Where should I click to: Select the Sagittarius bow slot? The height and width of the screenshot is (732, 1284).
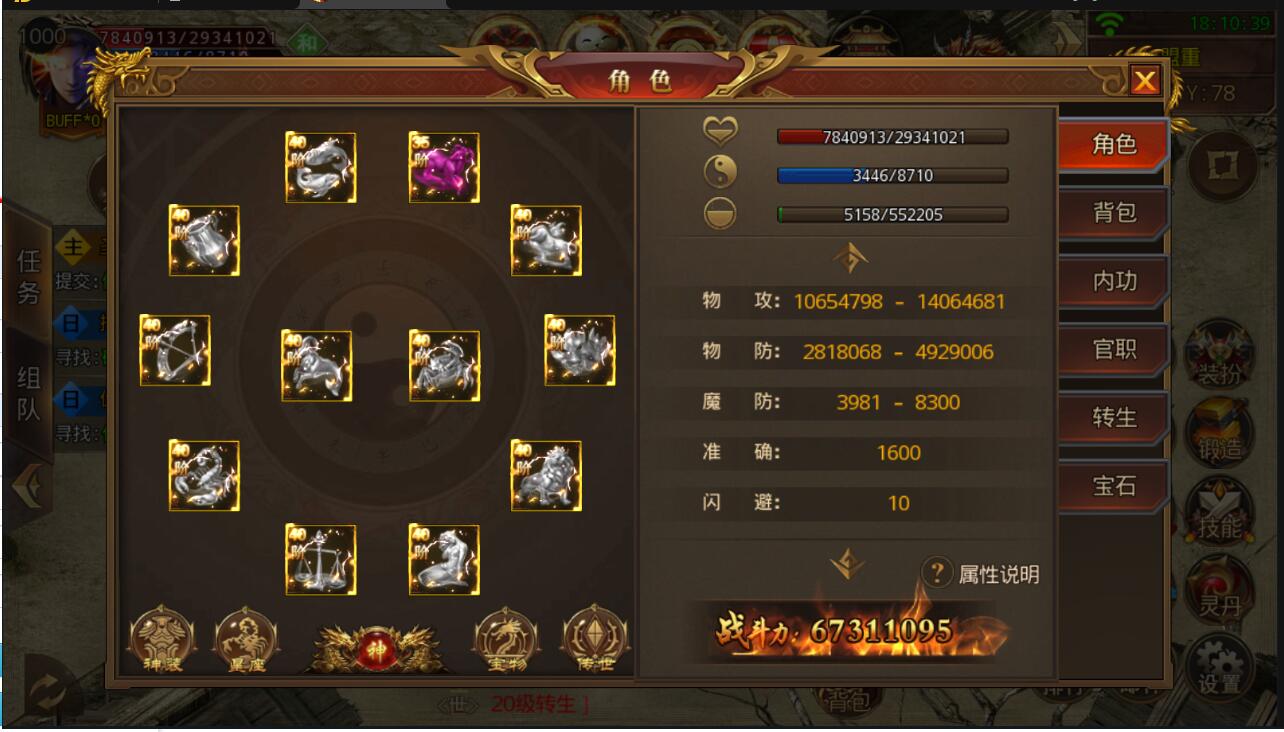click(175, 350)
